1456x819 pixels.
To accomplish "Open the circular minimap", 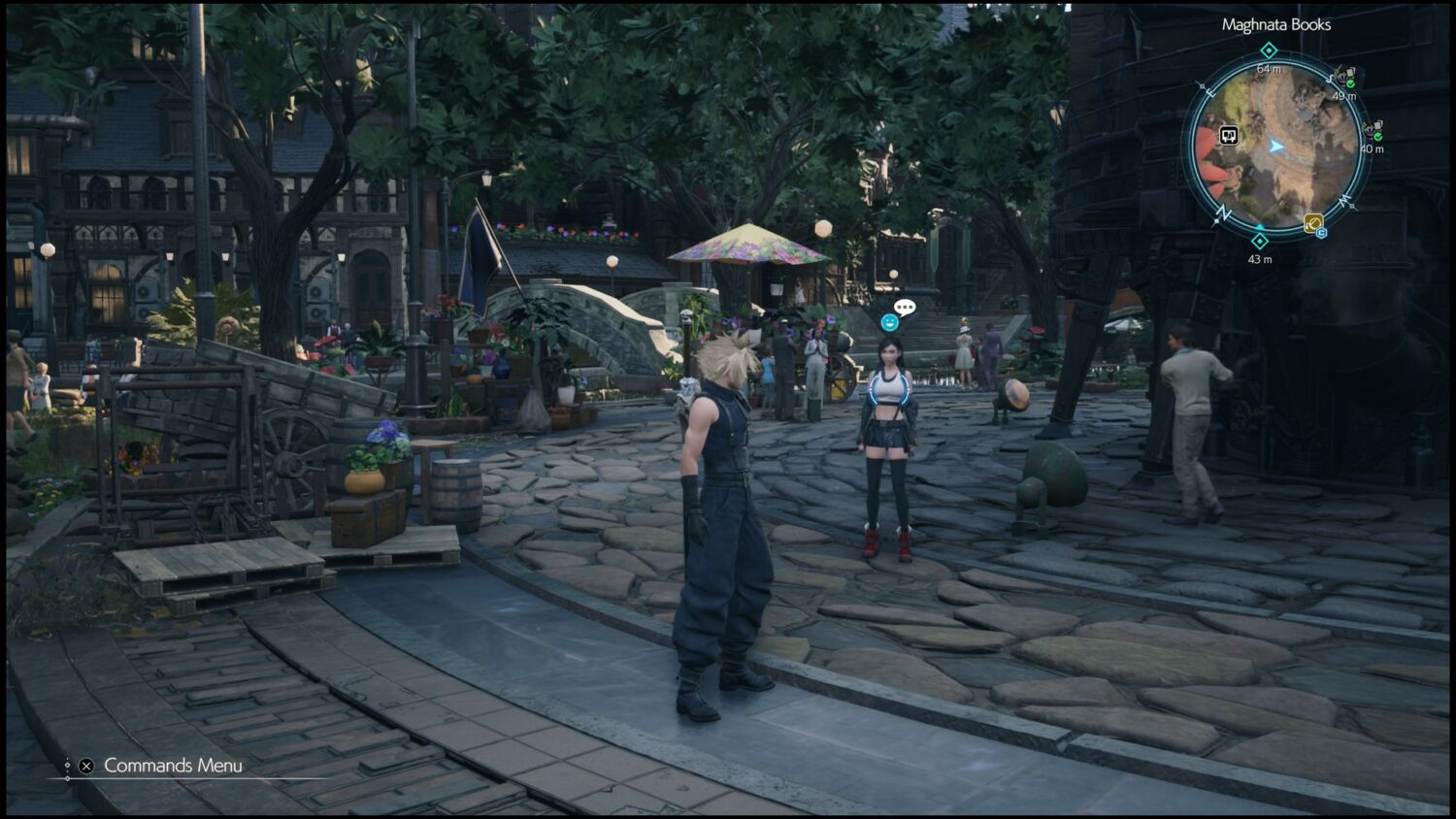I will tap(1274, 147).
